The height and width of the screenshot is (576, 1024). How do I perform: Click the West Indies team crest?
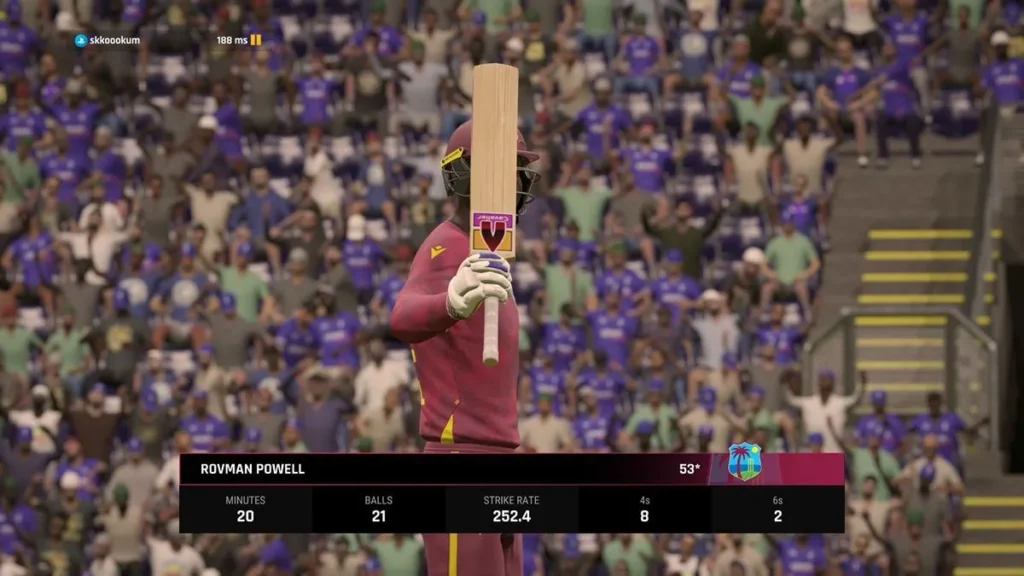744,462
